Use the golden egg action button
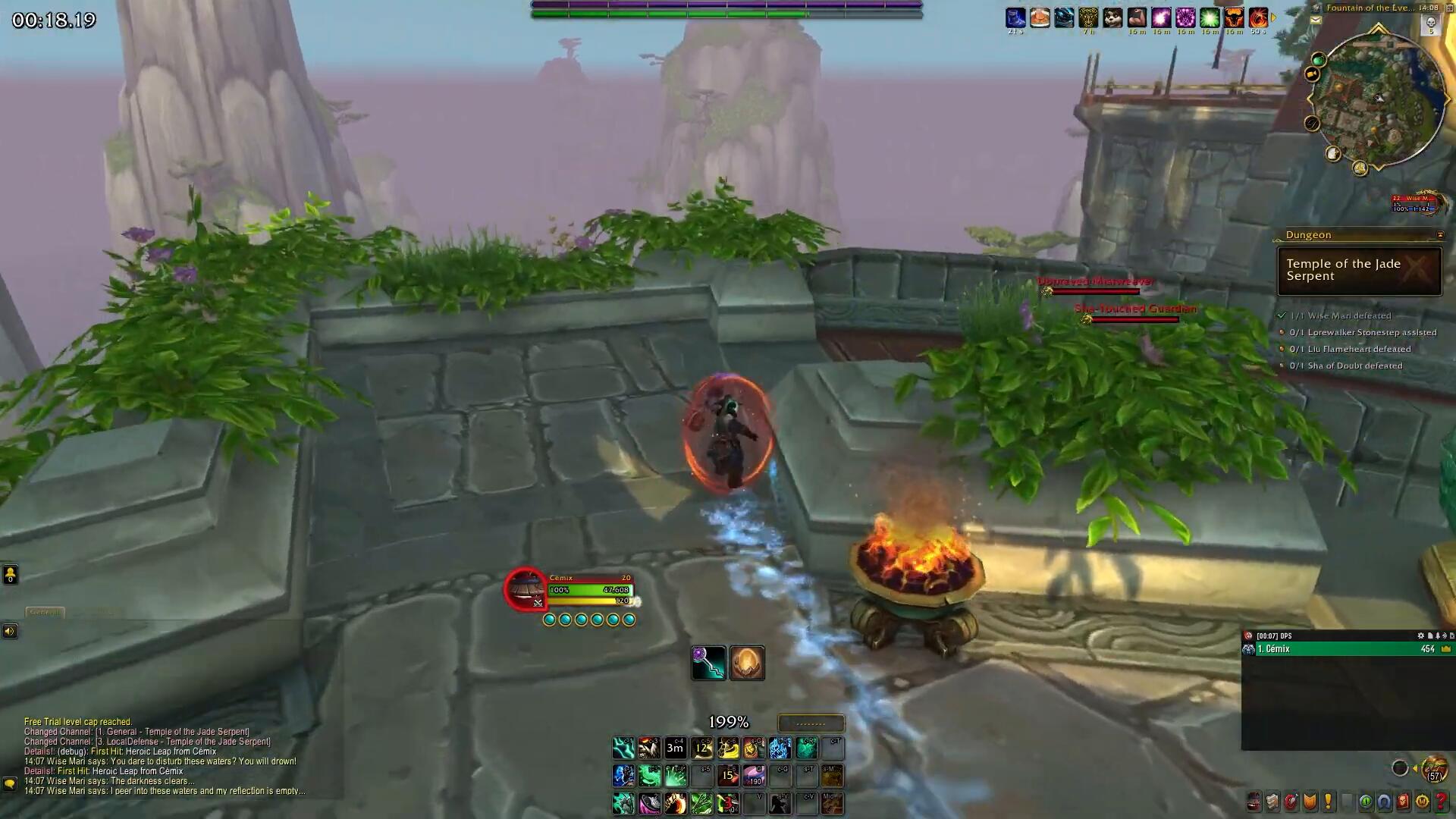 pyautogui.click(x=747, y=663)
